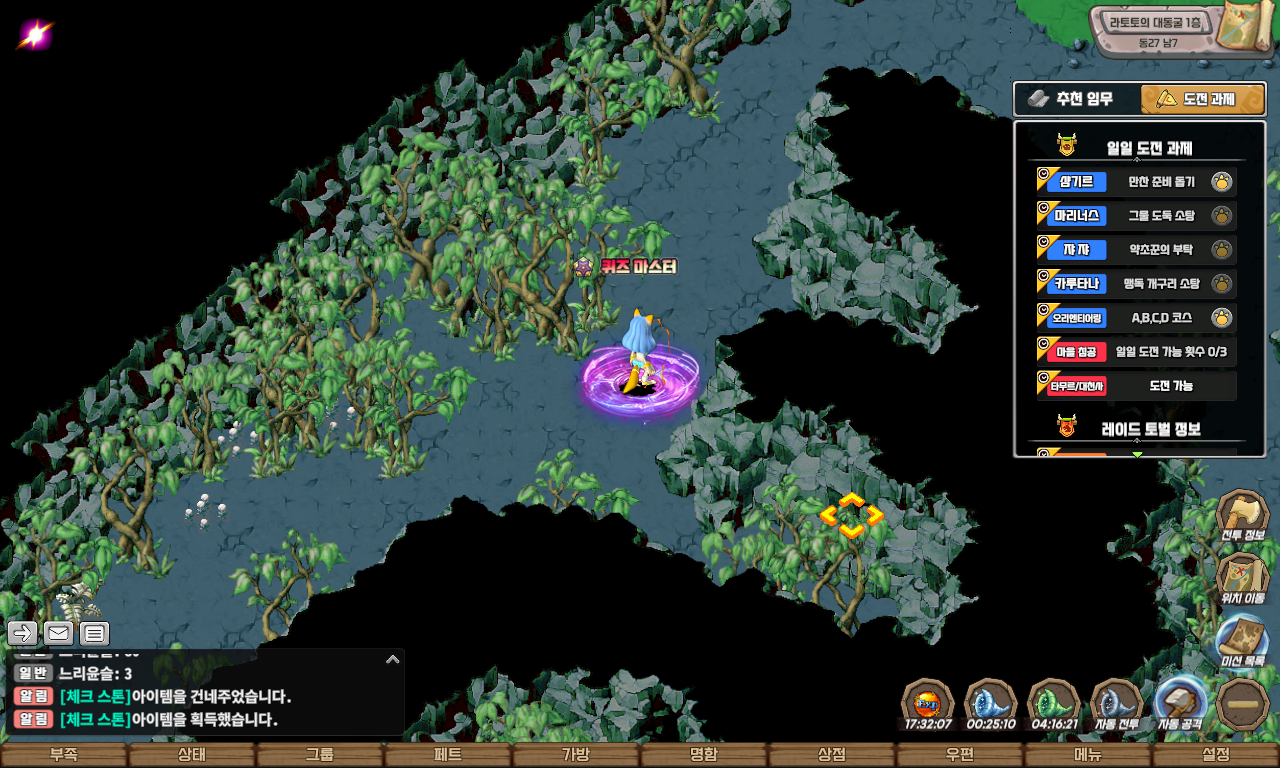Screen dimensions: 1280x768
Task: Toggle the 자동 전투 horn button
Action: pyautogui.click(x=1117, y=703)
